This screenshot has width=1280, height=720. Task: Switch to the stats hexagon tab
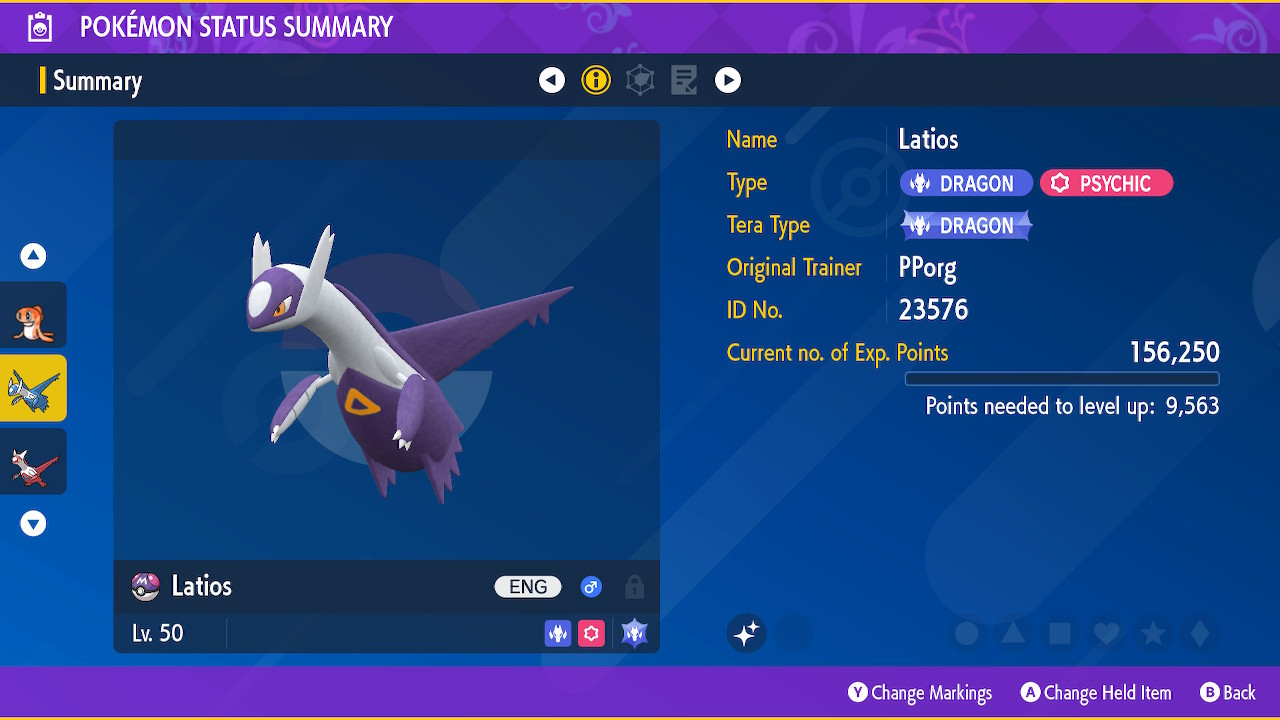click(x=640, y=80)
